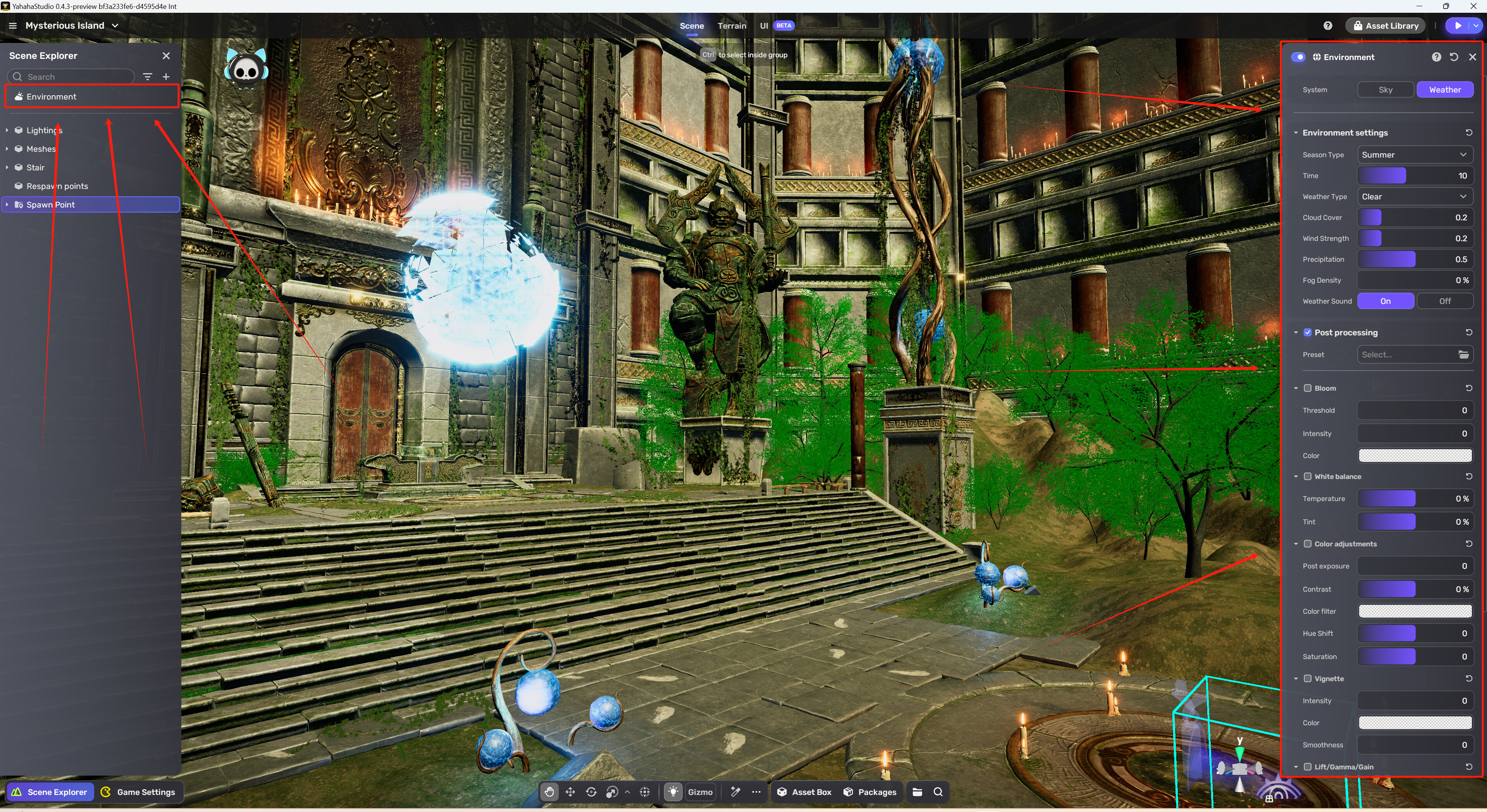Enable the Bloom checkbox
This screenshot has width=1487, height=812.
pos(1308,388)
